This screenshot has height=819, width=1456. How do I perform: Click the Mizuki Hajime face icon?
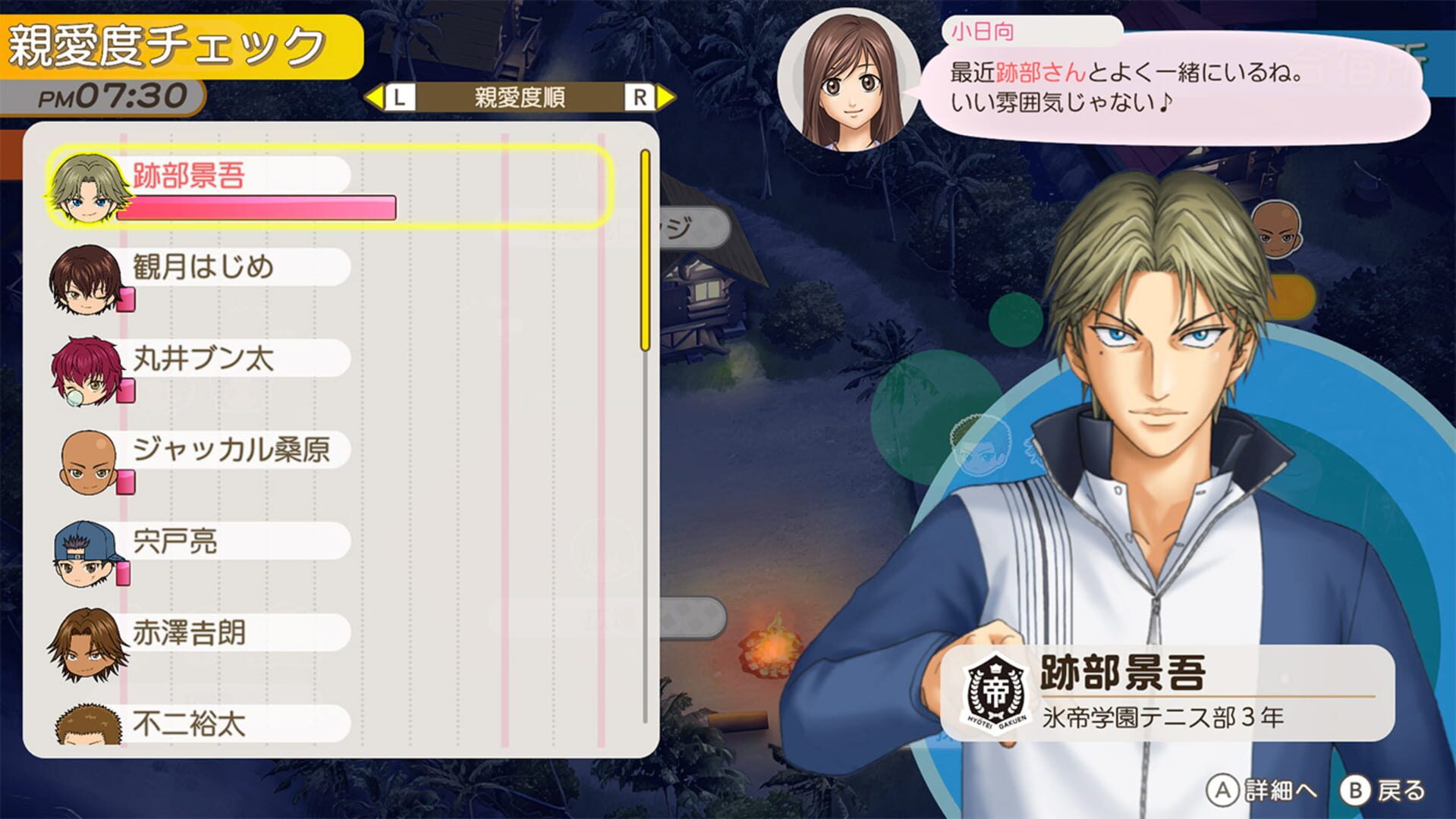click(x=83, y=279)
